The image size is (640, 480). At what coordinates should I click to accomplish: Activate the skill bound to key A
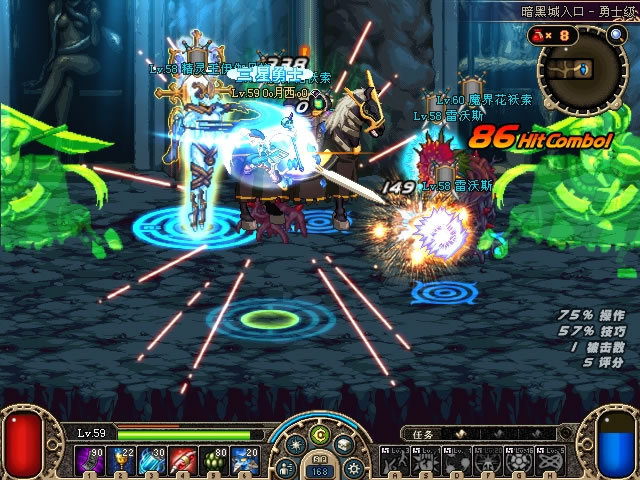394,461
